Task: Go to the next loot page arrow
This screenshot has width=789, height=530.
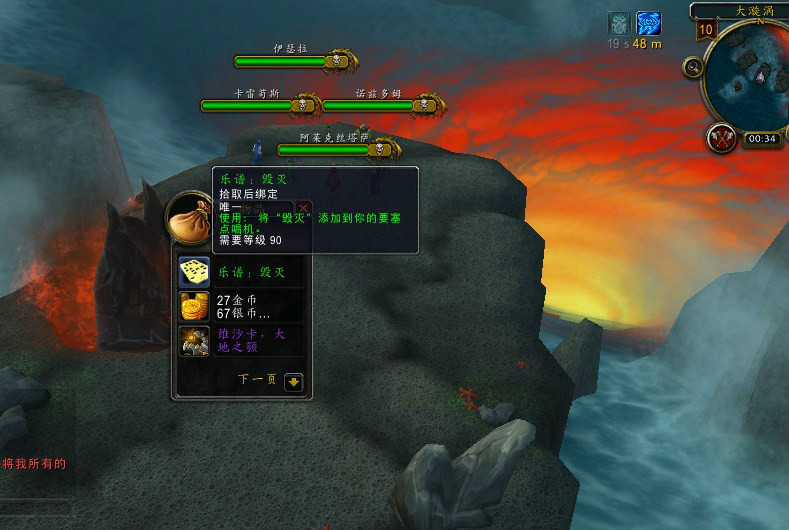Action: point(293,381)
